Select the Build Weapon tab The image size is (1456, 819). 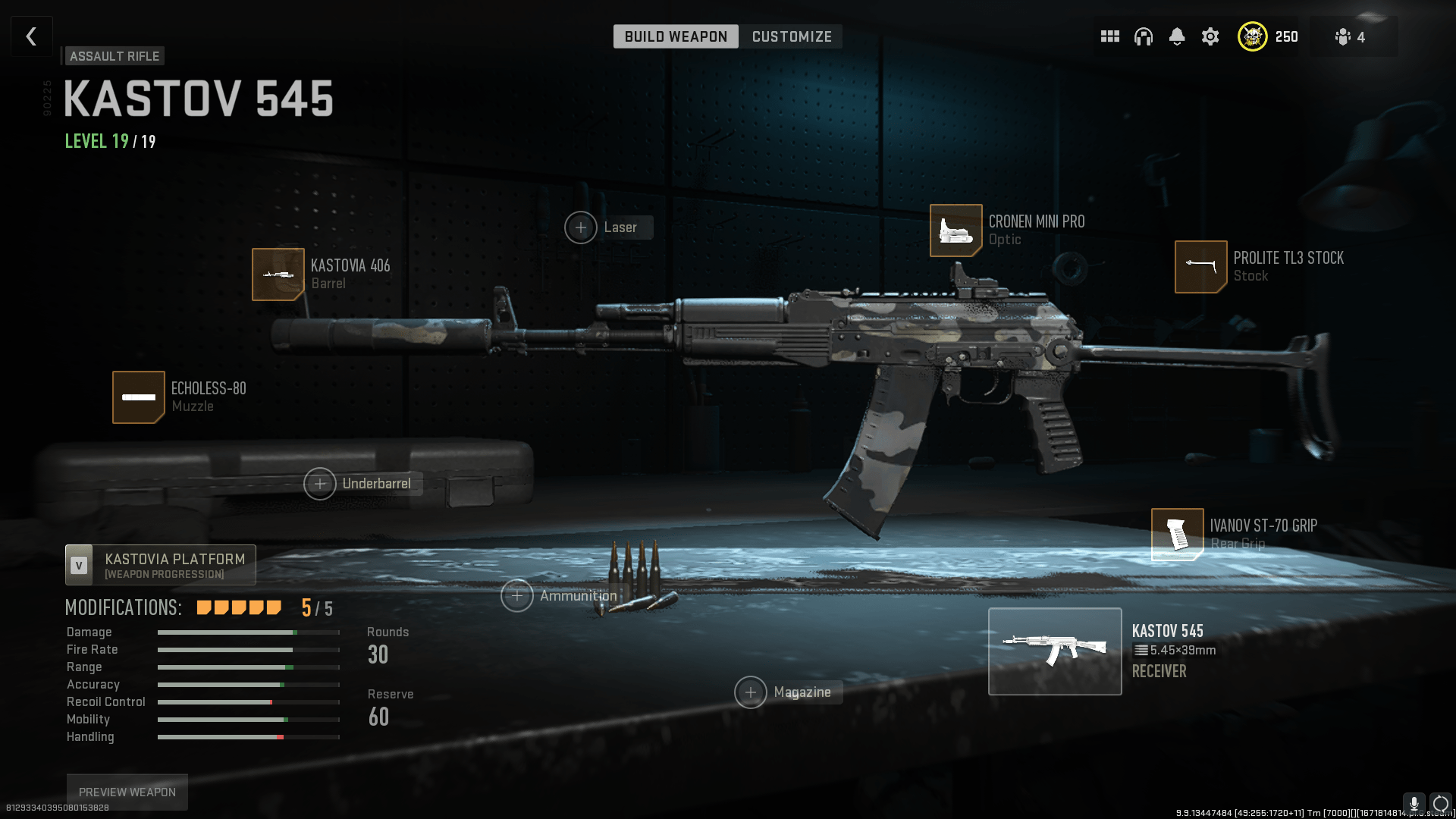click(675, 36)
